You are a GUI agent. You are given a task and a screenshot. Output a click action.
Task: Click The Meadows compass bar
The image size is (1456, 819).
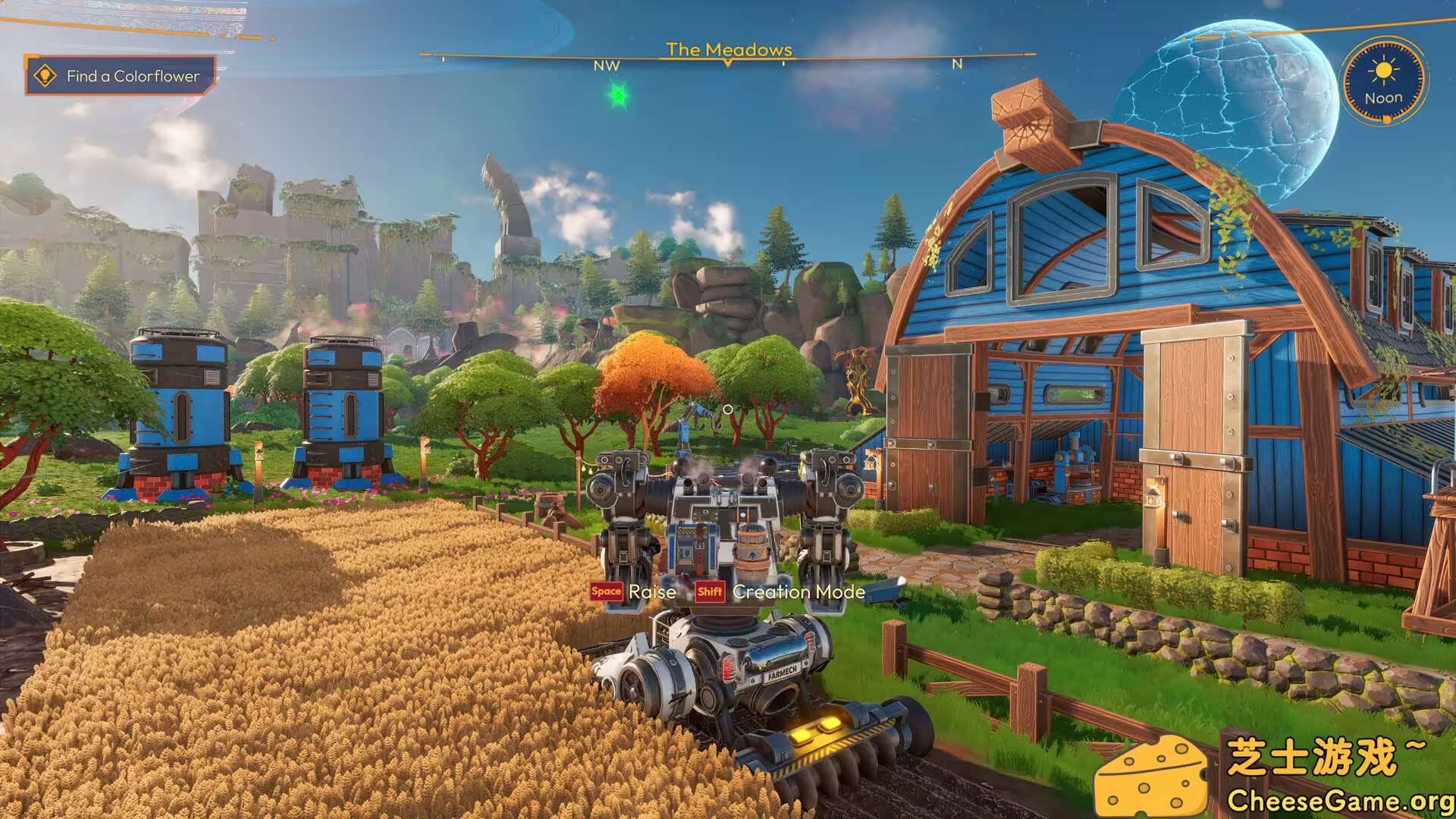point(728,55)
